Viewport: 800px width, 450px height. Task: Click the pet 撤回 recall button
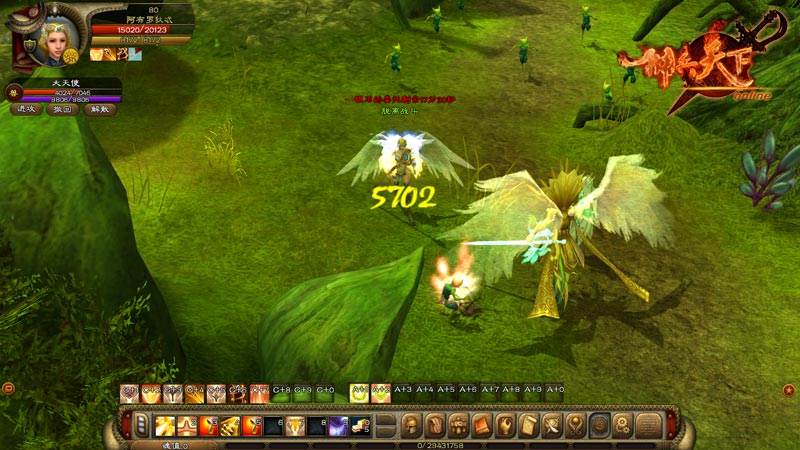(62, 110)
